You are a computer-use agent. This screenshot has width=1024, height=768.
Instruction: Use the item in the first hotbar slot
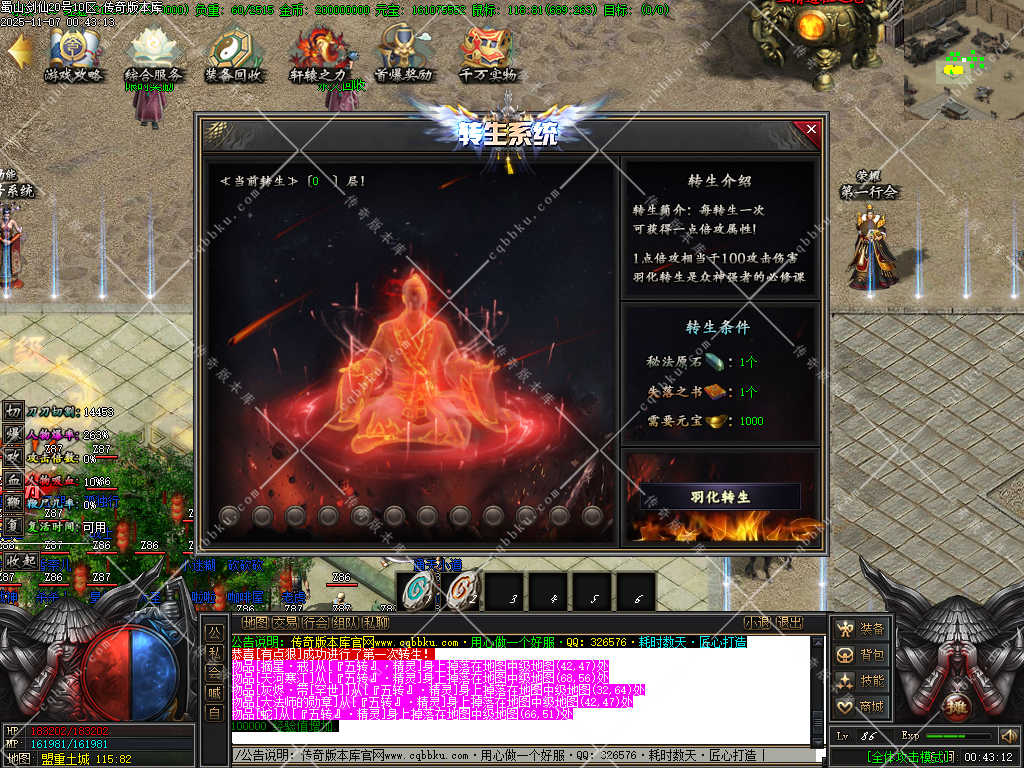point(414,592)
